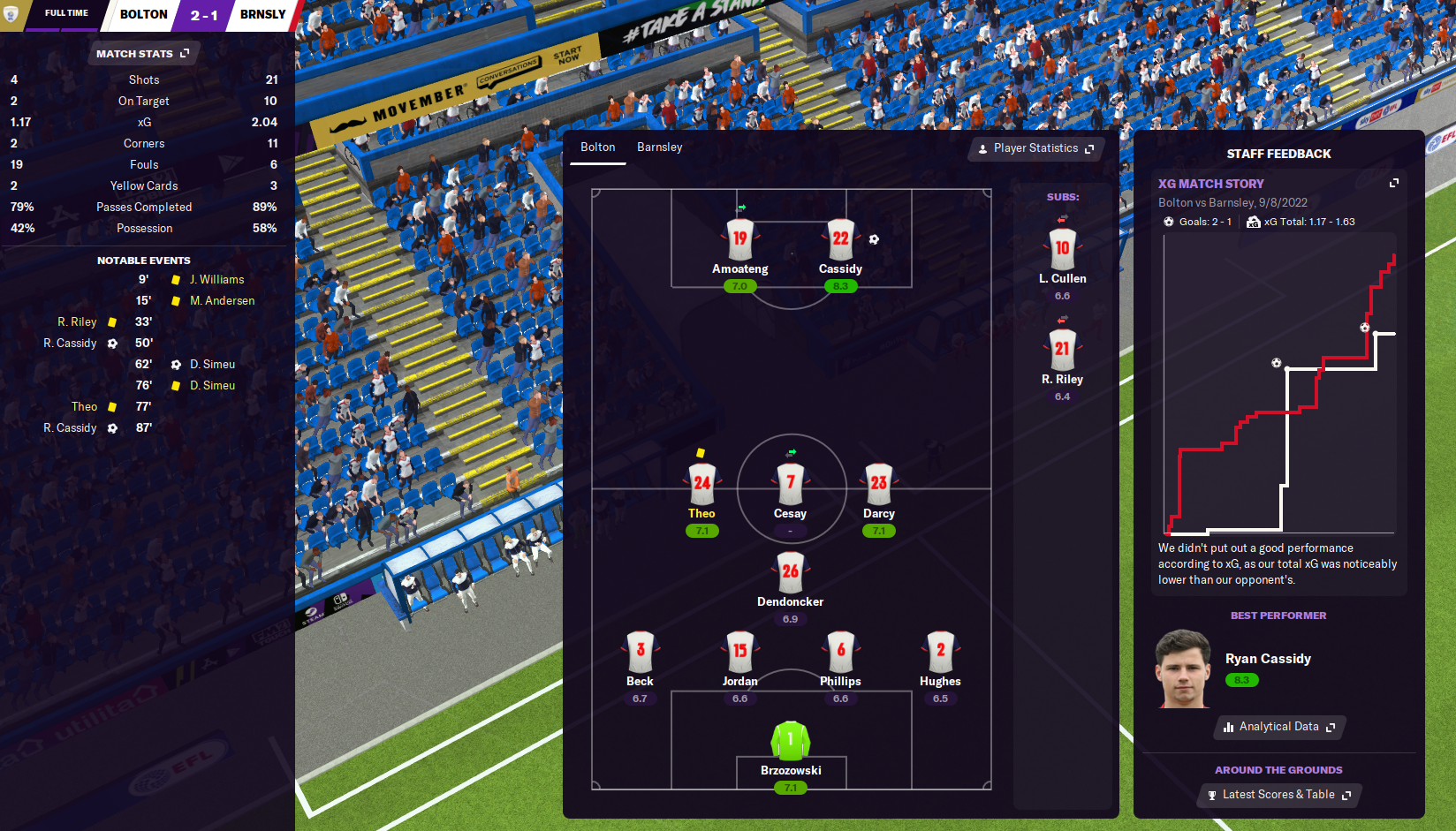Select the Bolton lineup tab
Screen dimensions: 1456x831
click(597, 147)
